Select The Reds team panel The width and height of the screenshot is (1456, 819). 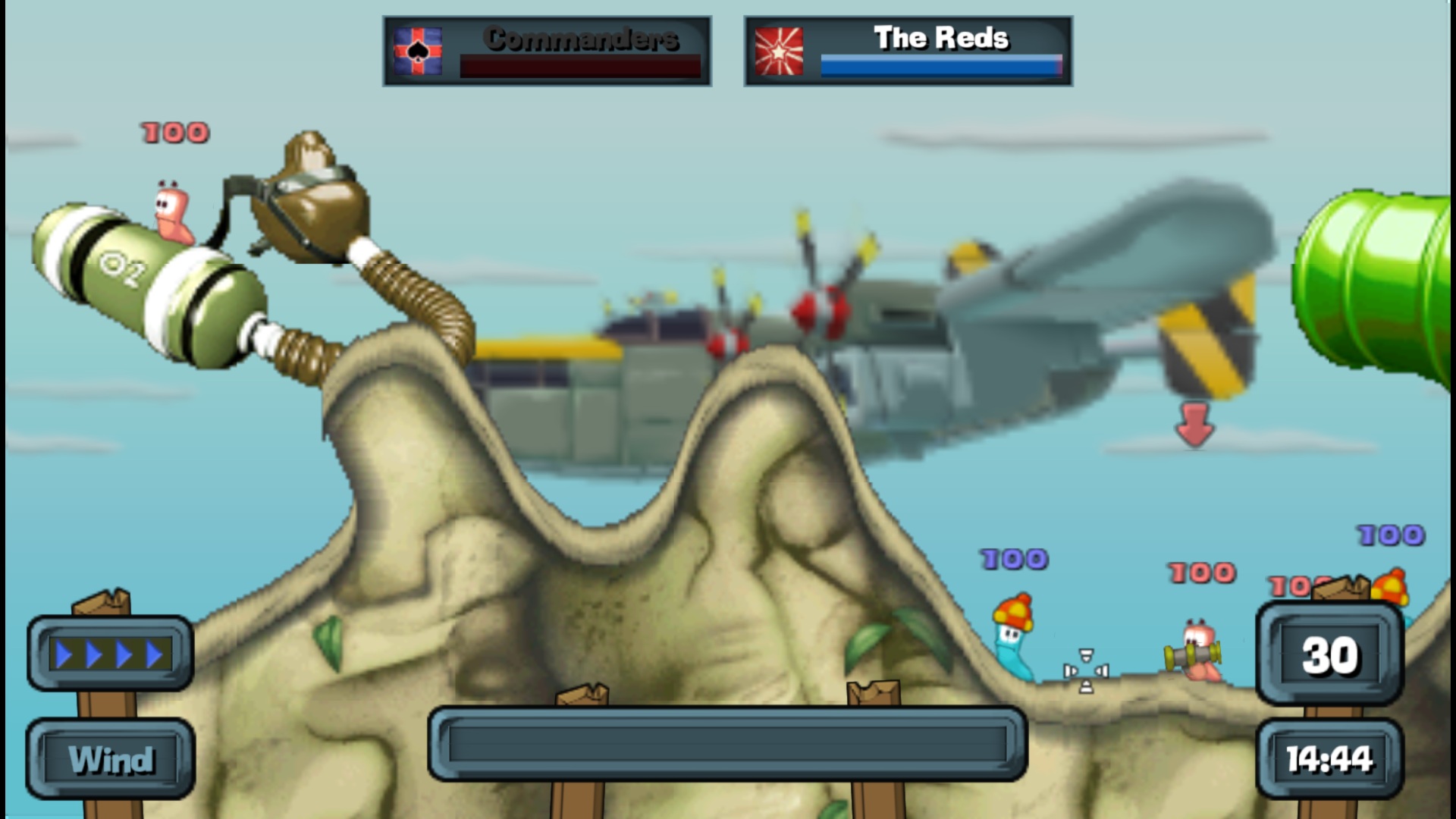click(x=908, y=52)
